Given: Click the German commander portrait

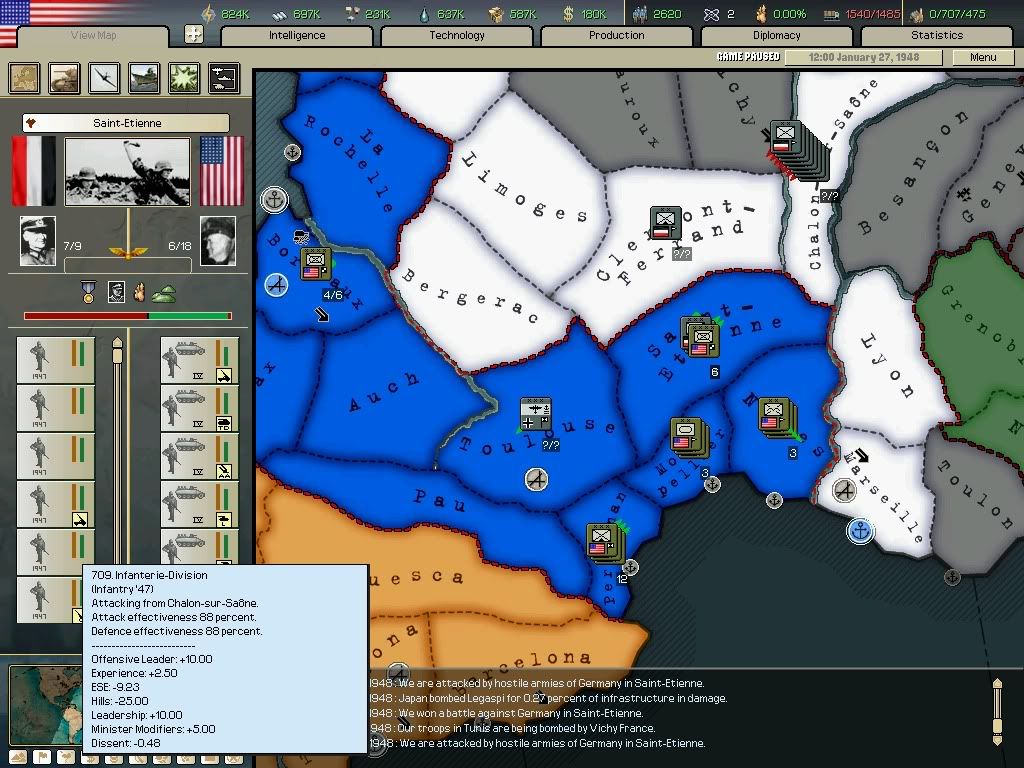Looking at the screenshot, I should (38, 241).
